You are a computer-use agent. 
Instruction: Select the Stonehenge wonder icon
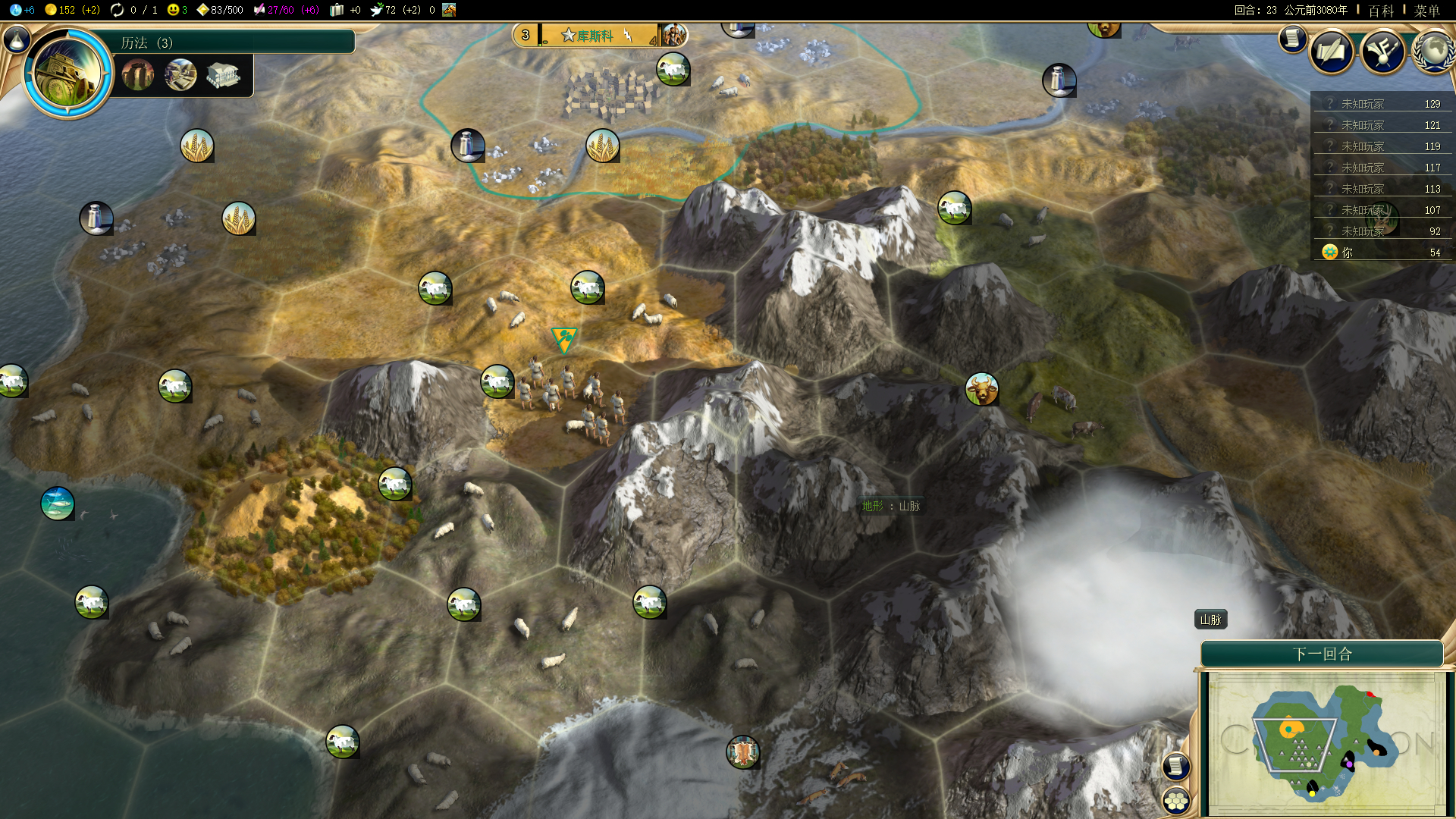(x=138, y=75)
